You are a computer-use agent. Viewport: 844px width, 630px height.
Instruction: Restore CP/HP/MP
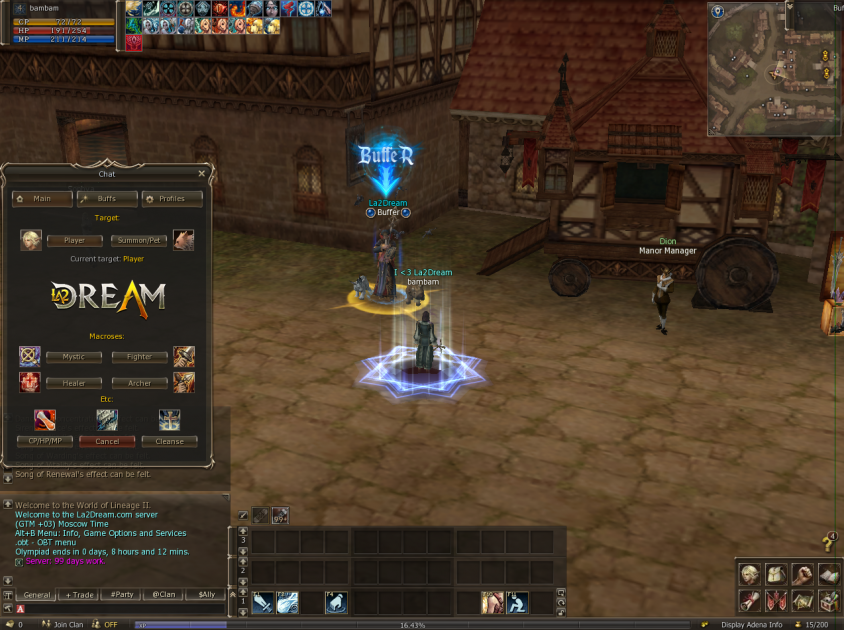[45, 441]
